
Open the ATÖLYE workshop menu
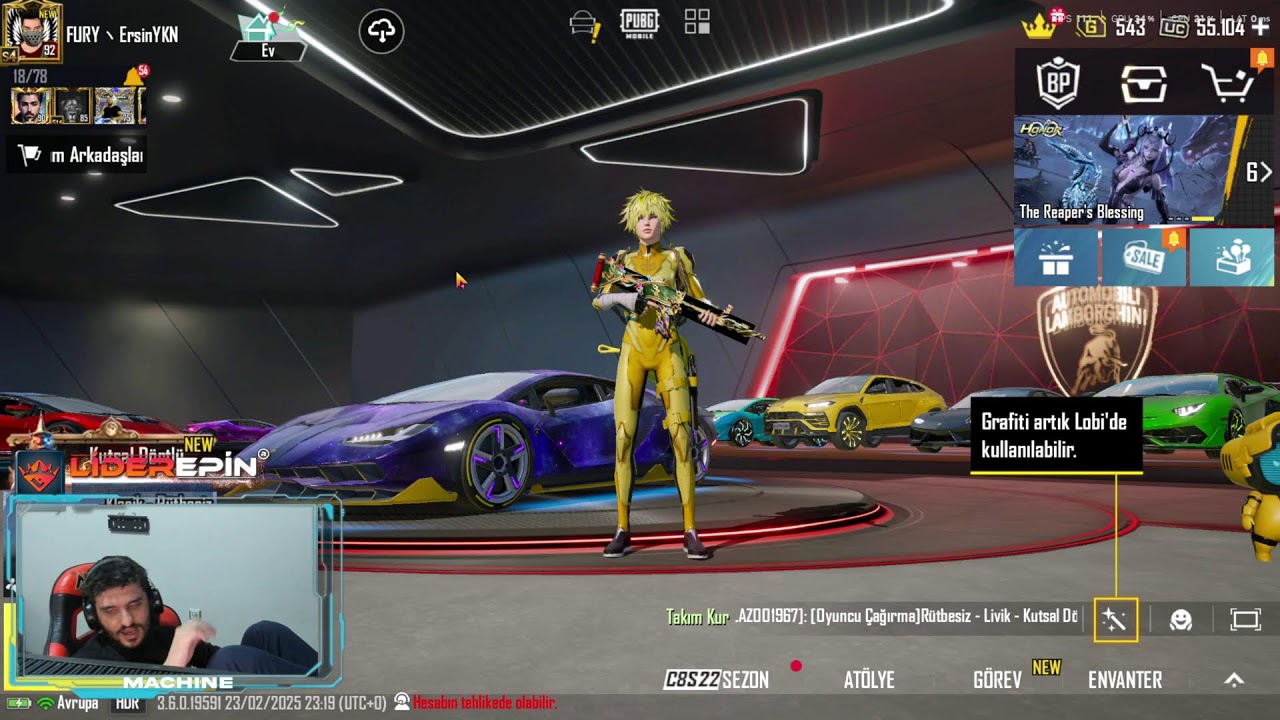coord(869,680)
